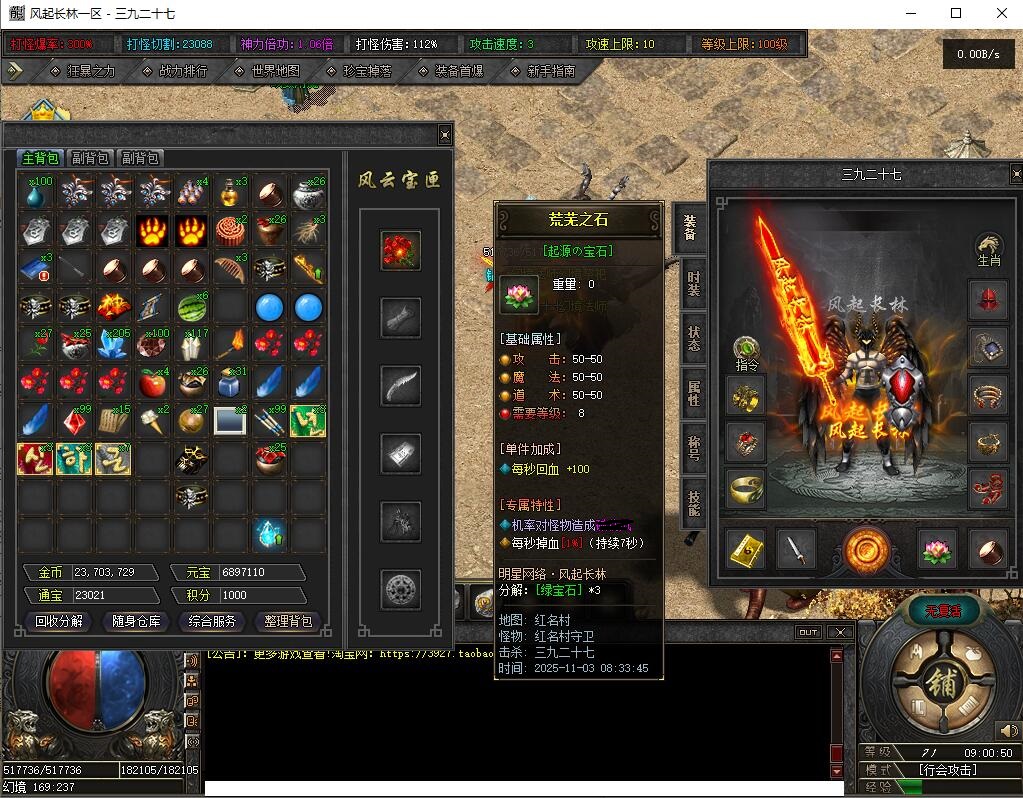Select the 生肖 zodiac slot

point(988,250)
